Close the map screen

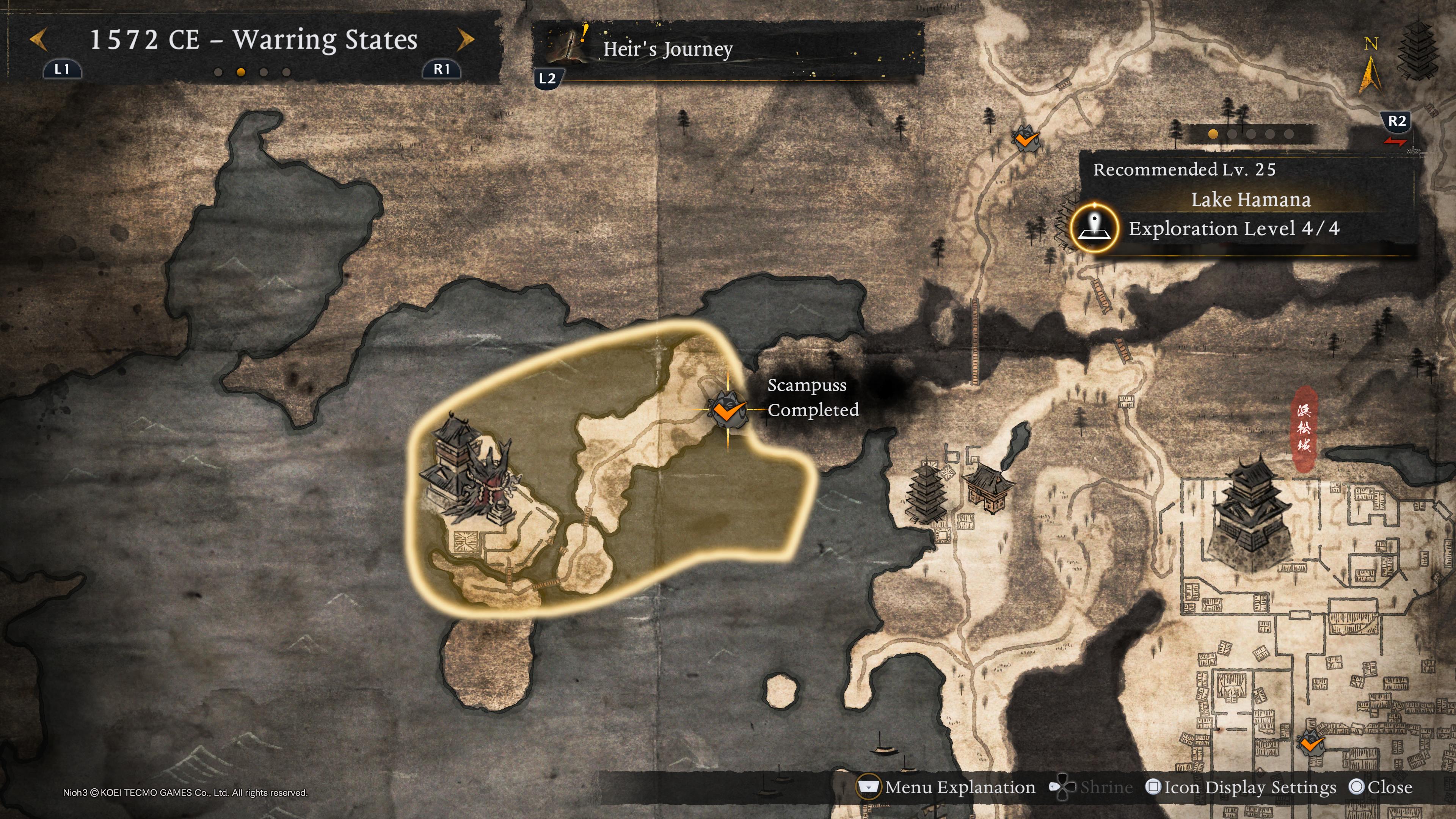(1380, 788)
